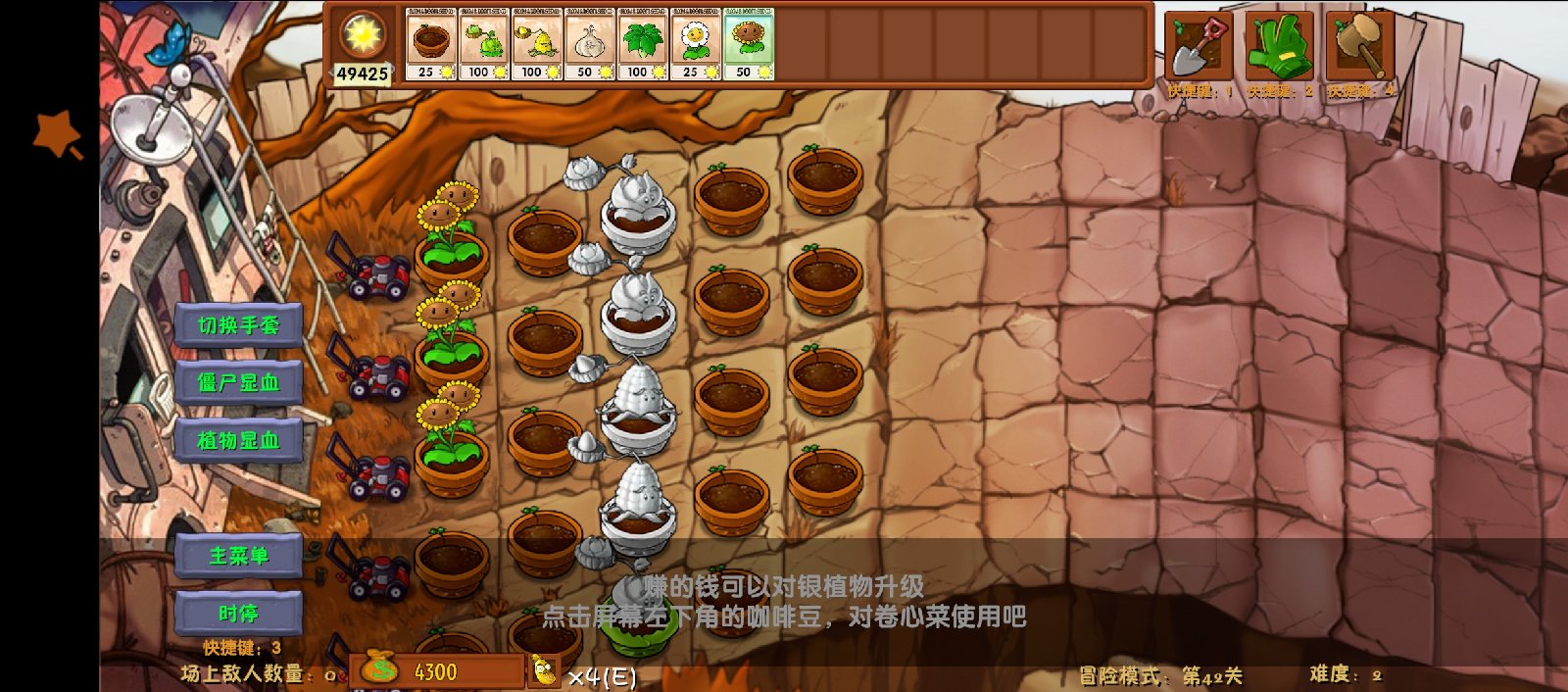Select the white marigold seed packet
This screenshot has height=692, width=1568.
pos(697,44)
